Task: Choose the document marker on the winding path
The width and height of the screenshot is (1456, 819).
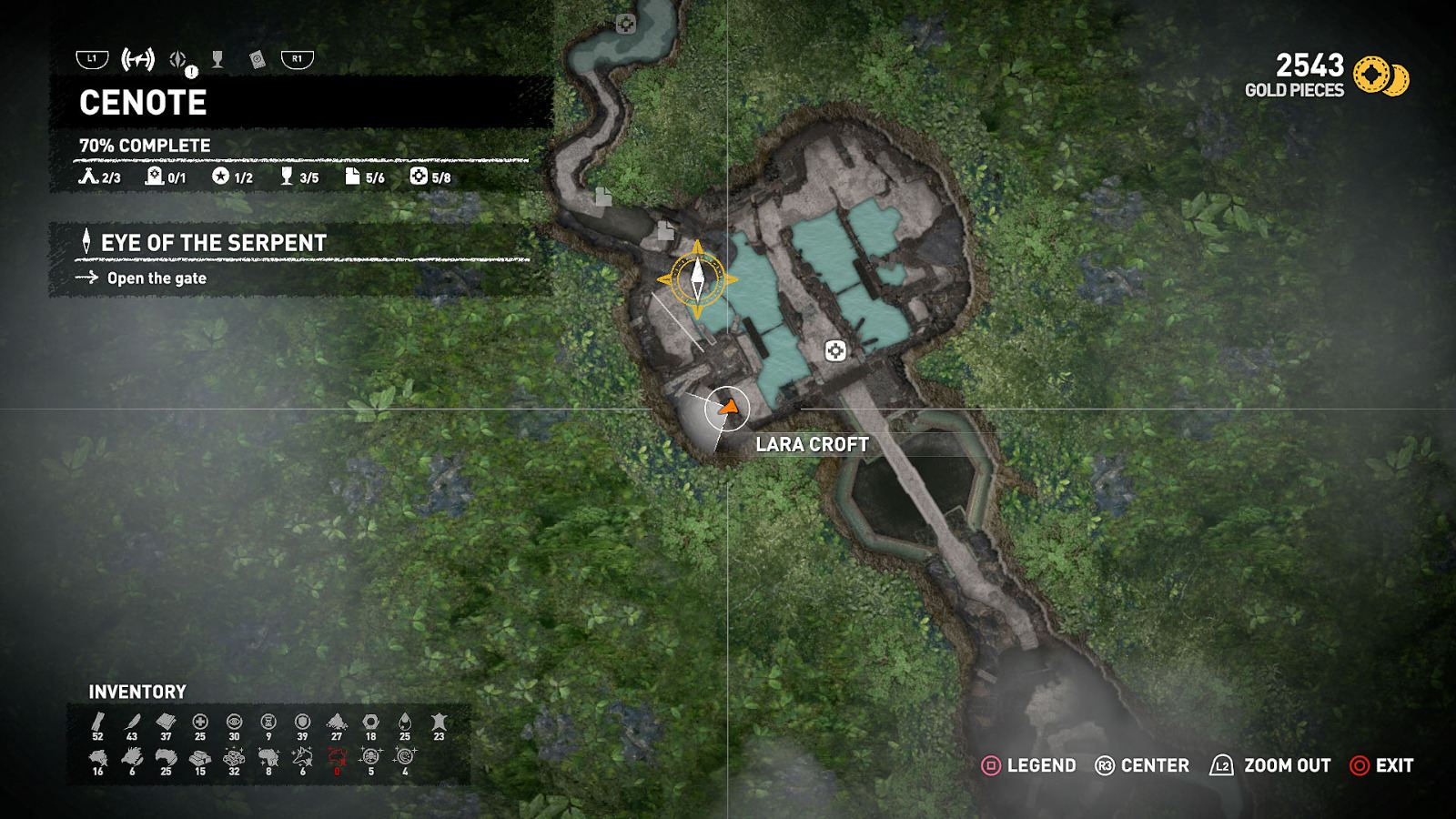Action: tap(602, 196)
